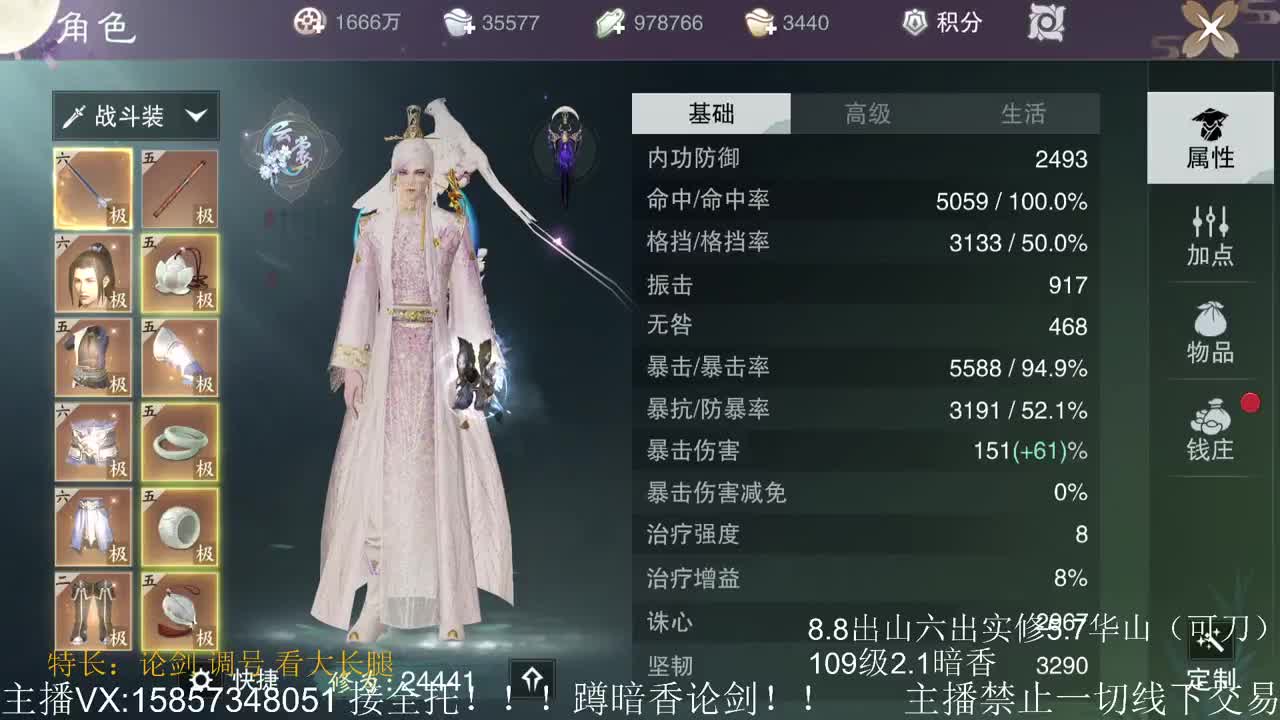
Task: Select the lotus equipment slot marked 极
Action: pos(180,273)
